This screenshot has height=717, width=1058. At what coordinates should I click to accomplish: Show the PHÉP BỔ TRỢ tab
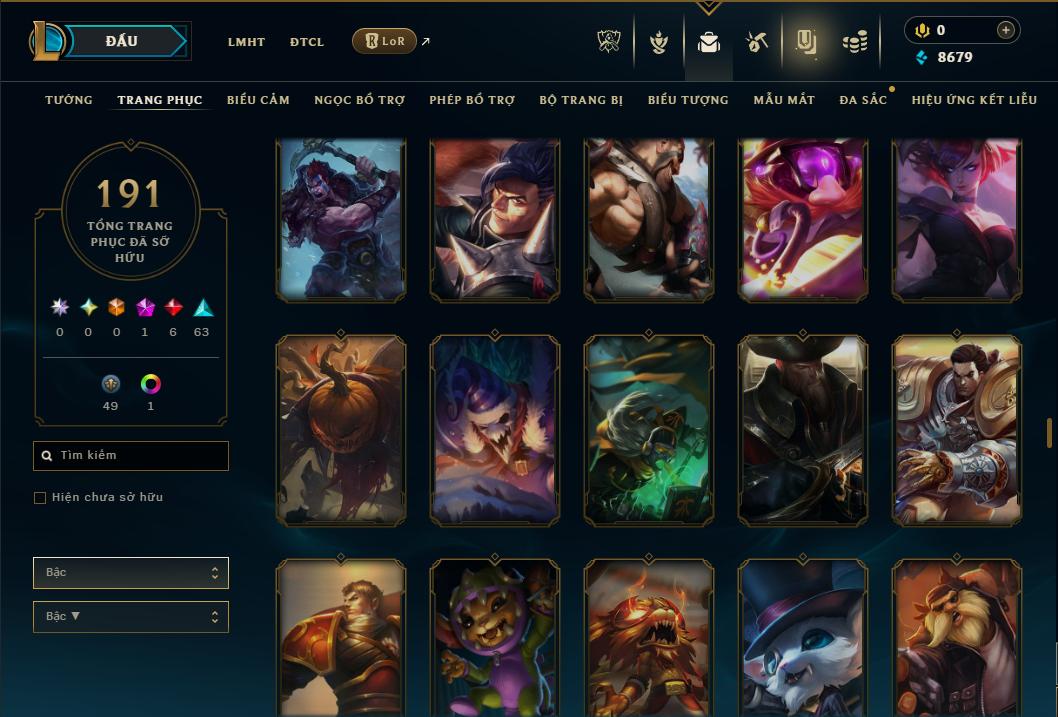point(472,100)
